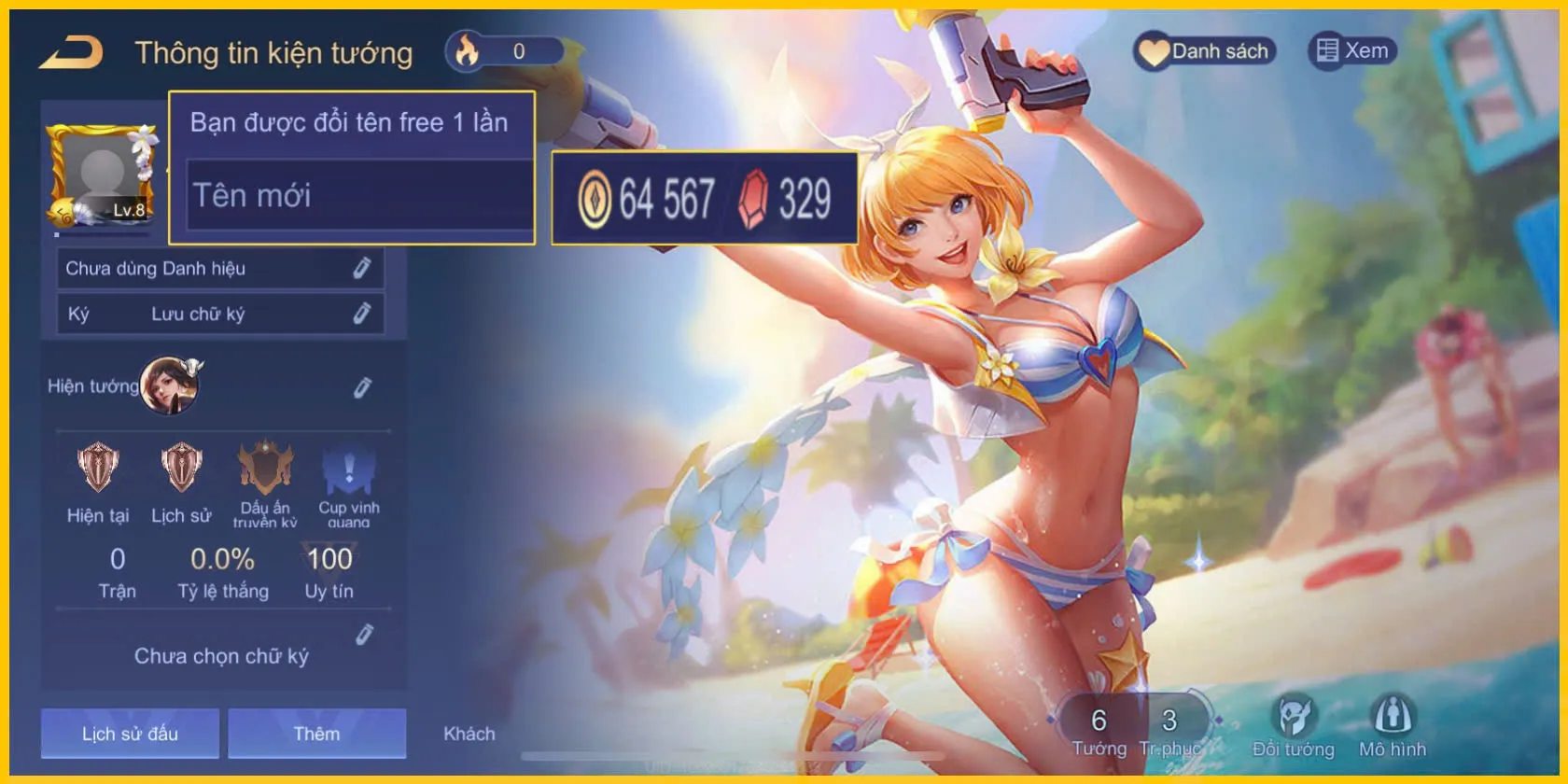The height and width of the screenshot is (784, 1568).
Task: Select the Hiện tại rank badge
Action: 98,469
